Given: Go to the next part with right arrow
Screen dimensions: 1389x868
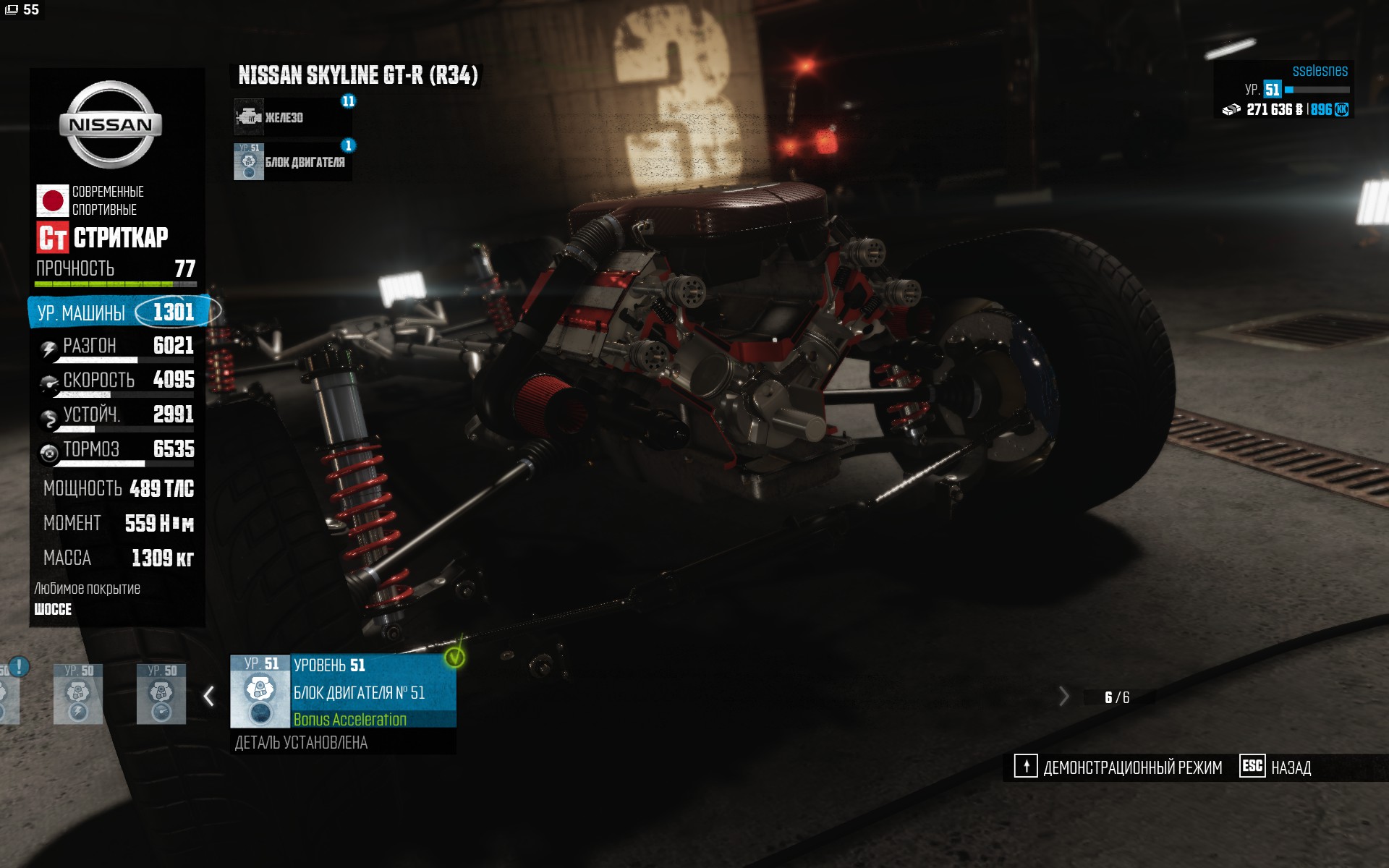Looking at the screenshot, I should click(x=1063, y=697).
